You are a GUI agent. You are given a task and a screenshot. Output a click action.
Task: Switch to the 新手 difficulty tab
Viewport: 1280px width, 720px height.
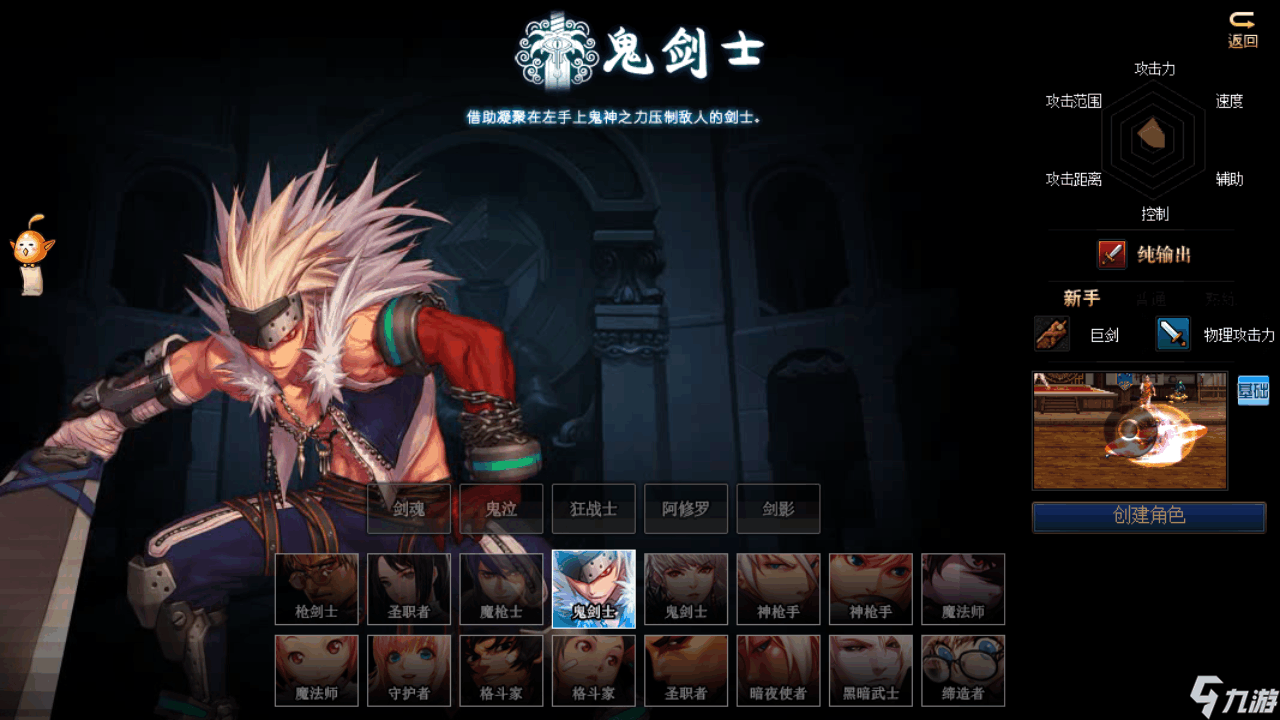(x=1081, y=298)
